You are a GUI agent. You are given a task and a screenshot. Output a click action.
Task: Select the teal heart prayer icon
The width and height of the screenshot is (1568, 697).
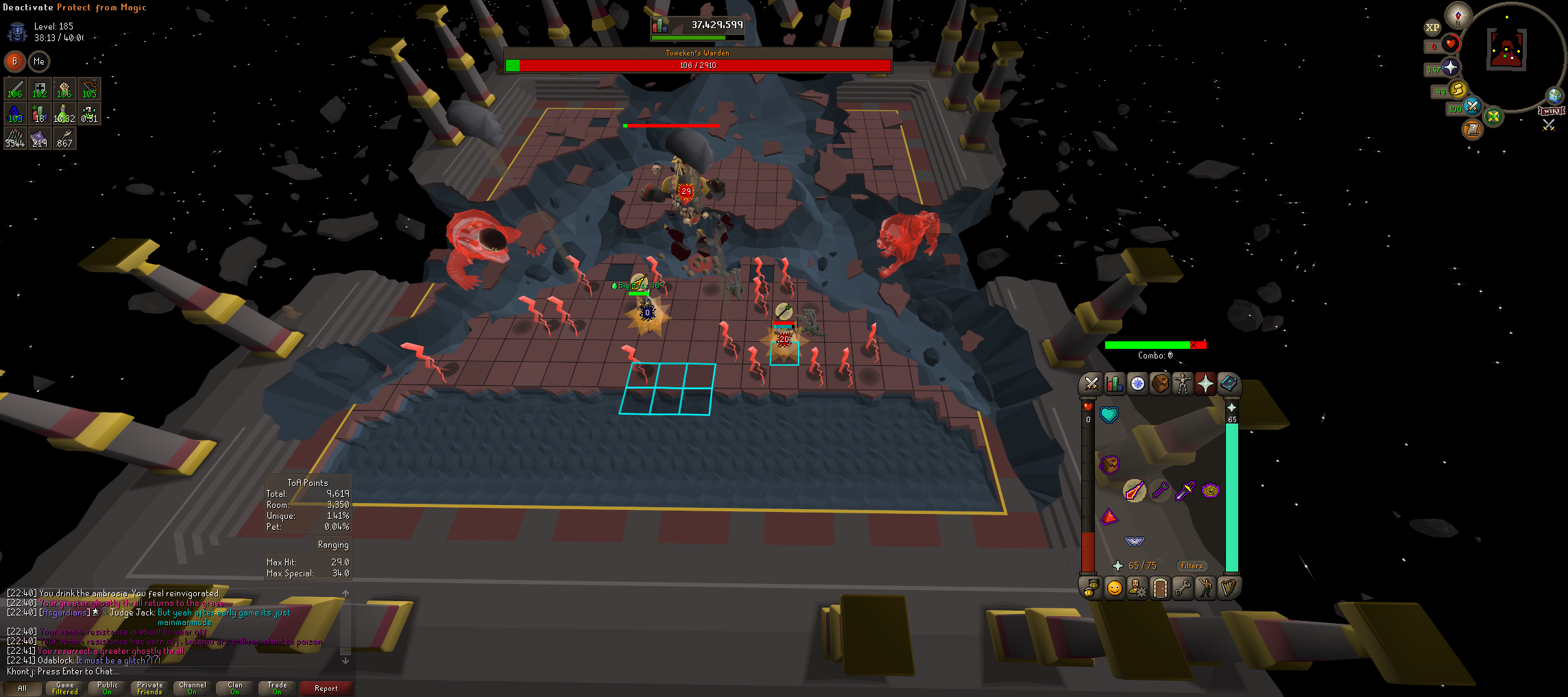coord(1109,415)
